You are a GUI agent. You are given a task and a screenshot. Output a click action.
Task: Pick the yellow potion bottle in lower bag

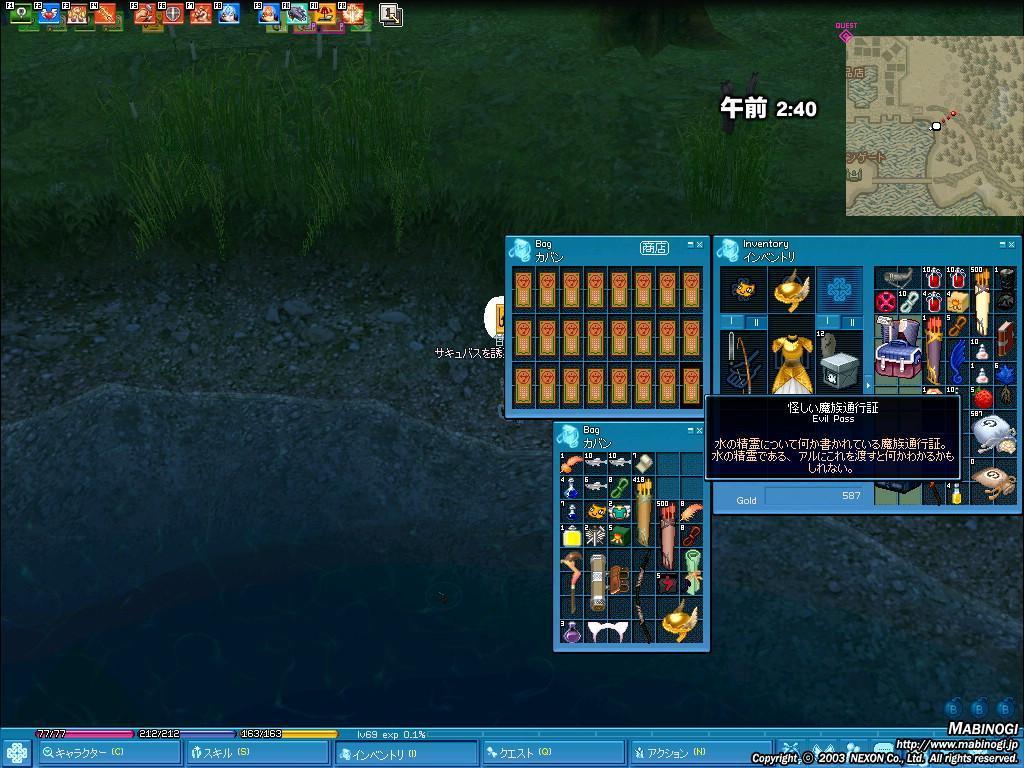[572, 536]
